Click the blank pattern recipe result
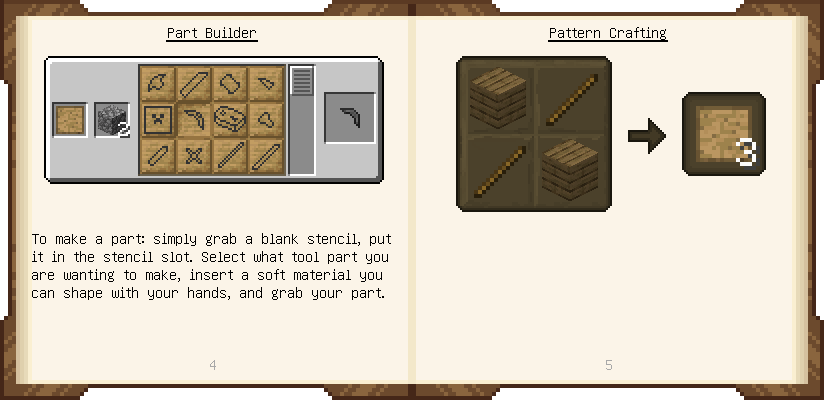824x400 pixels. (x=723, y=134)
